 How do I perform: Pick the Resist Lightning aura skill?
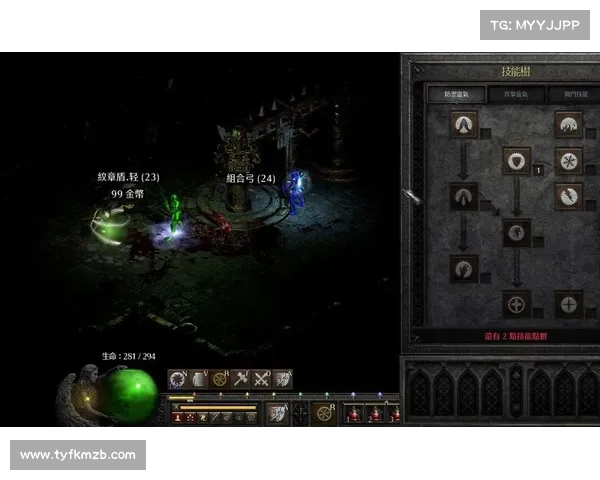(x=568, y=196)
